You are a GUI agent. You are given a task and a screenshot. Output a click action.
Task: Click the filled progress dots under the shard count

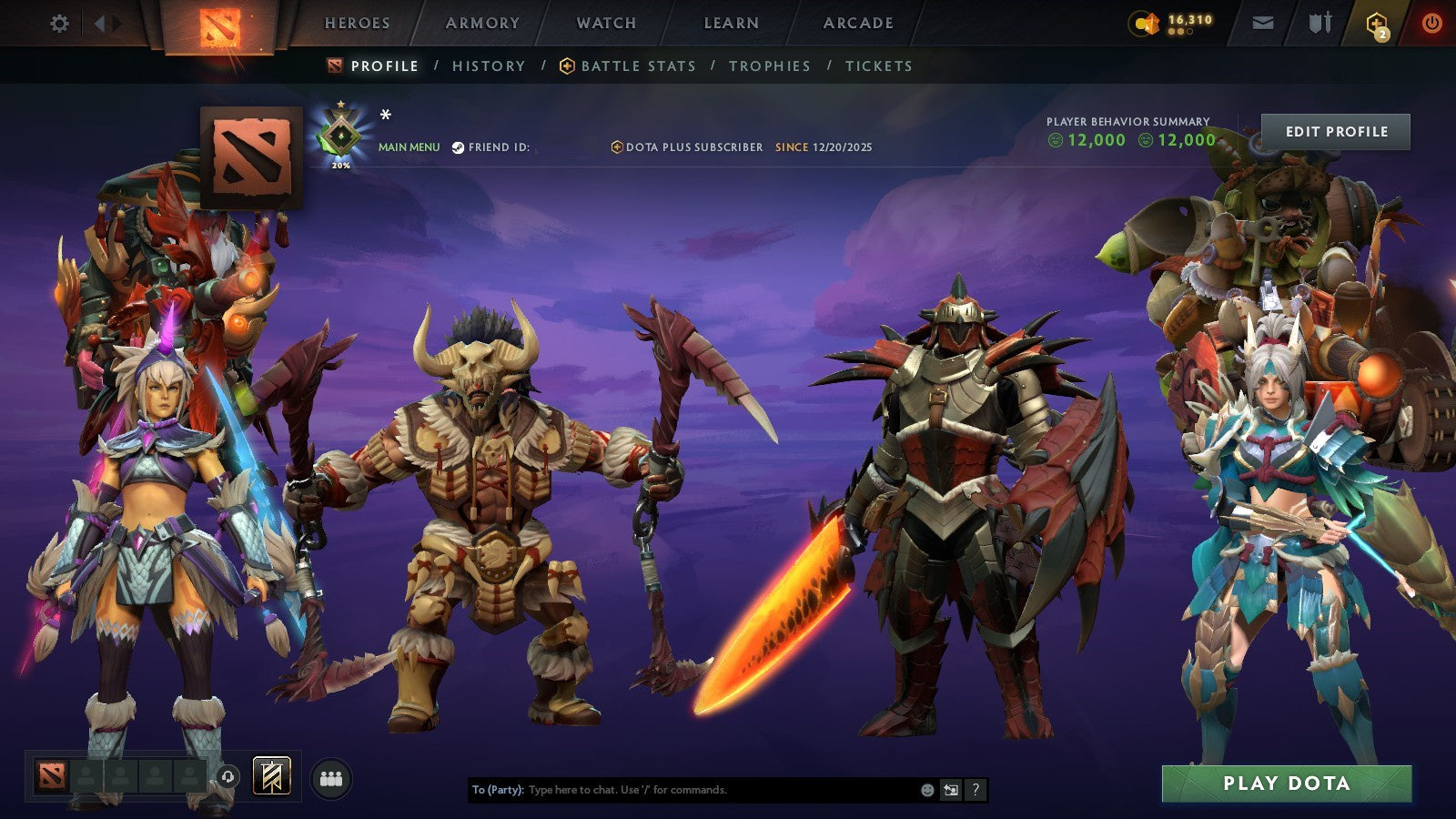pos(1174,33)
